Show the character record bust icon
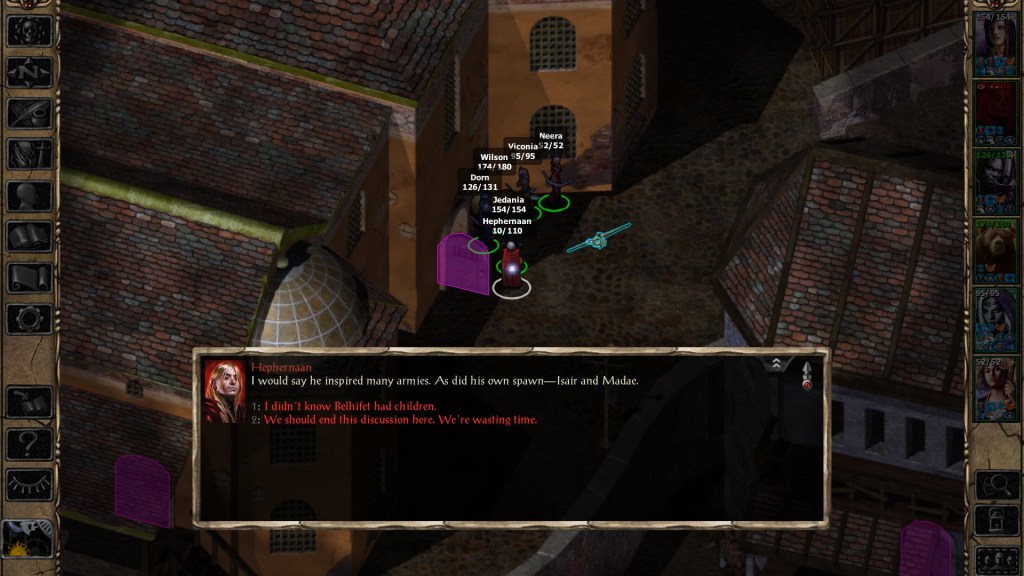The image size is (1024, 576). (x=29, y=196)
